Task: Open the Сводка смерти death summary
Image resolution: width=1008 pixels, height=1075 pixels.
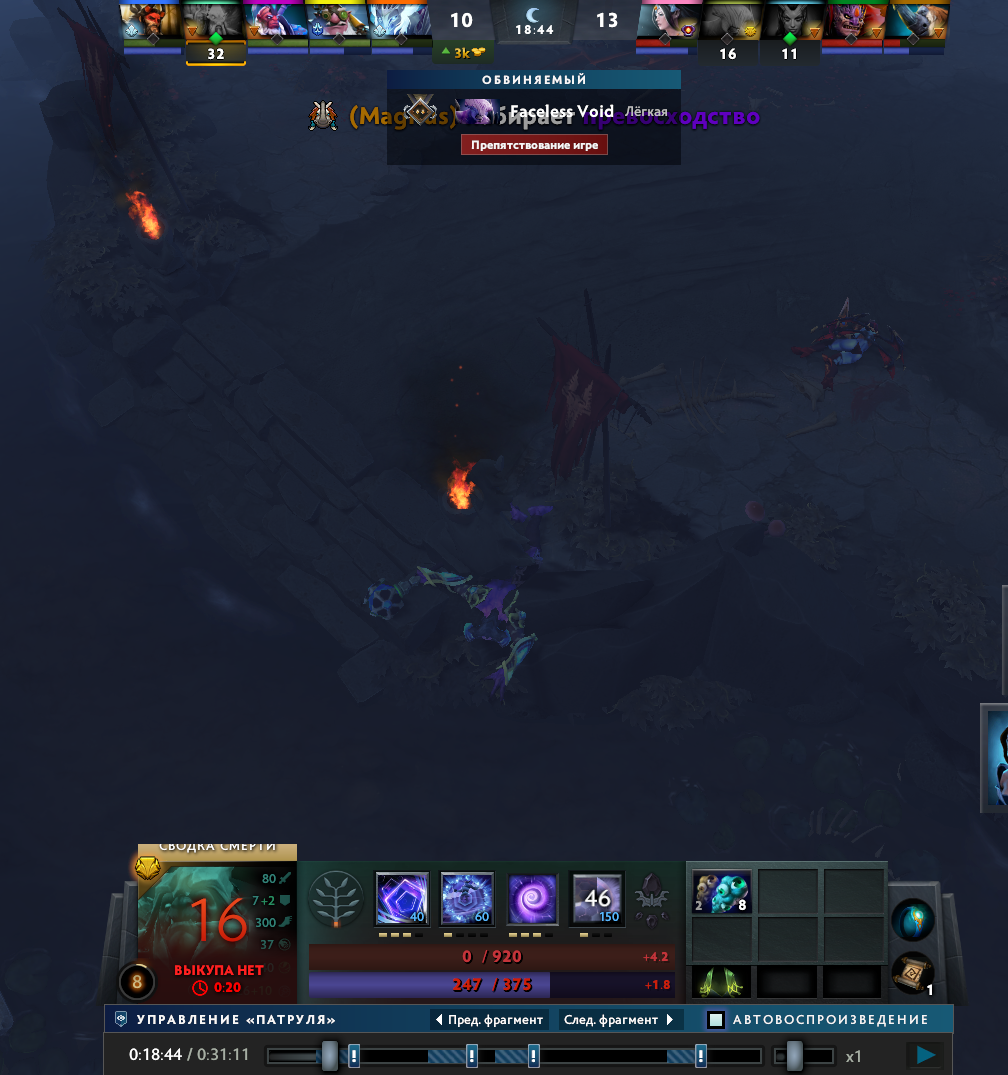Action: pyautogui.click(x=217, y=847)
